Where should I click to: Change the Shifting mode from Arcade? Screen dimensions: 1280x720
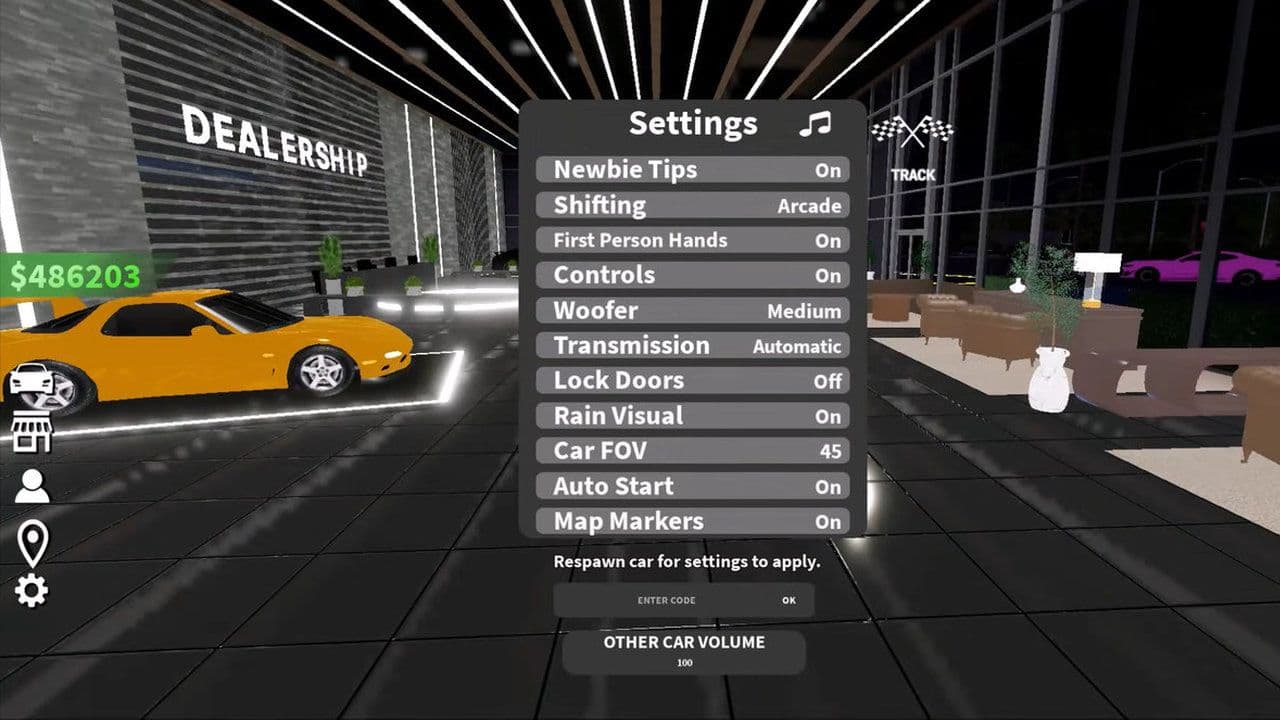pyautogui.click(x=692, y=205)
